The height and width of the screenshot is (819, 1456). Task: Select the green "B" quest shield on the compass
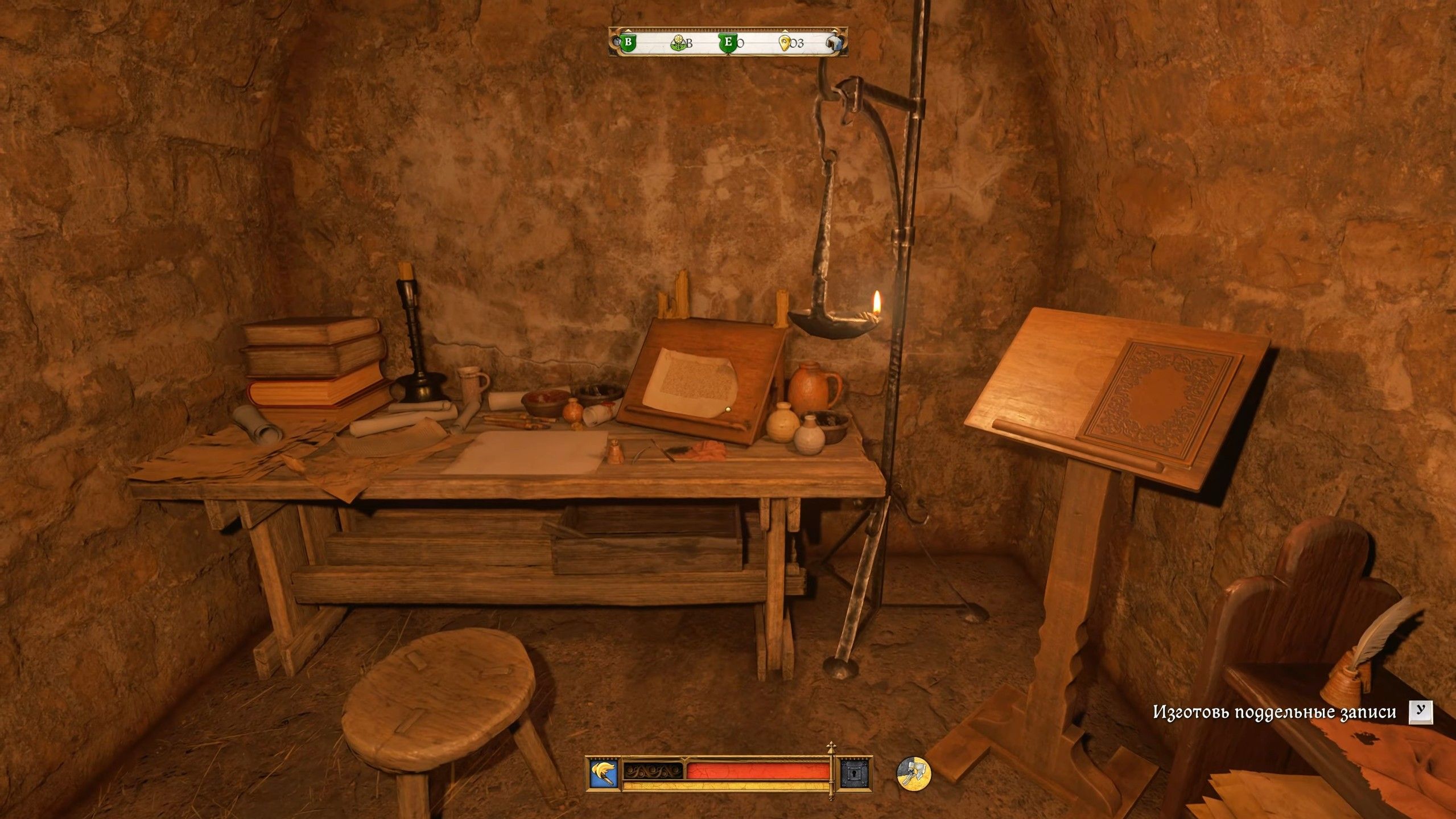[629, 42]
